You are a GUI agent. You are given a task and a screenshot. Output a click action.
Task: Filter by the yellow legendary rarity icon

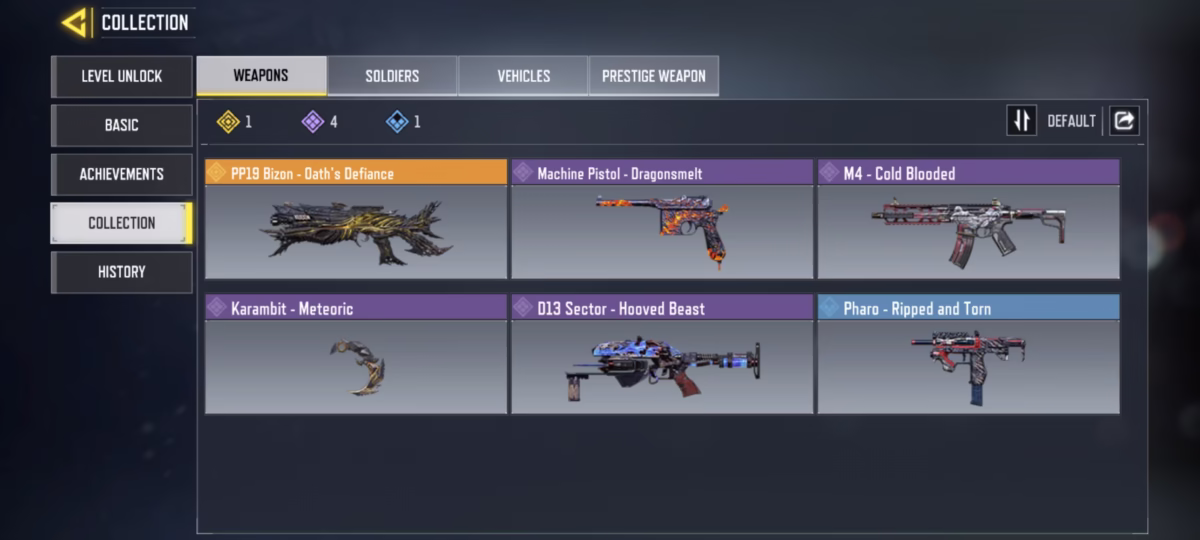point(229,122)
